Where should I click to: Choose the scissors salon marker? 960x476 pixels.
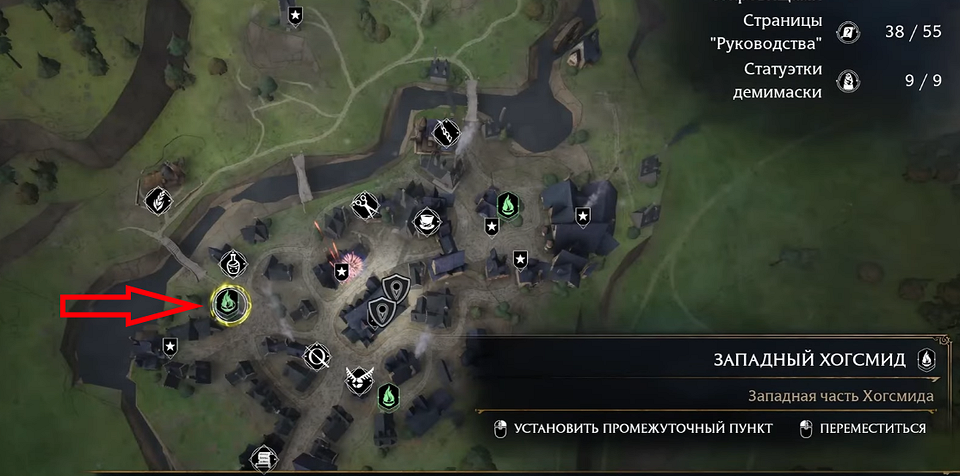pyautogui.click(x=362, y=205)
